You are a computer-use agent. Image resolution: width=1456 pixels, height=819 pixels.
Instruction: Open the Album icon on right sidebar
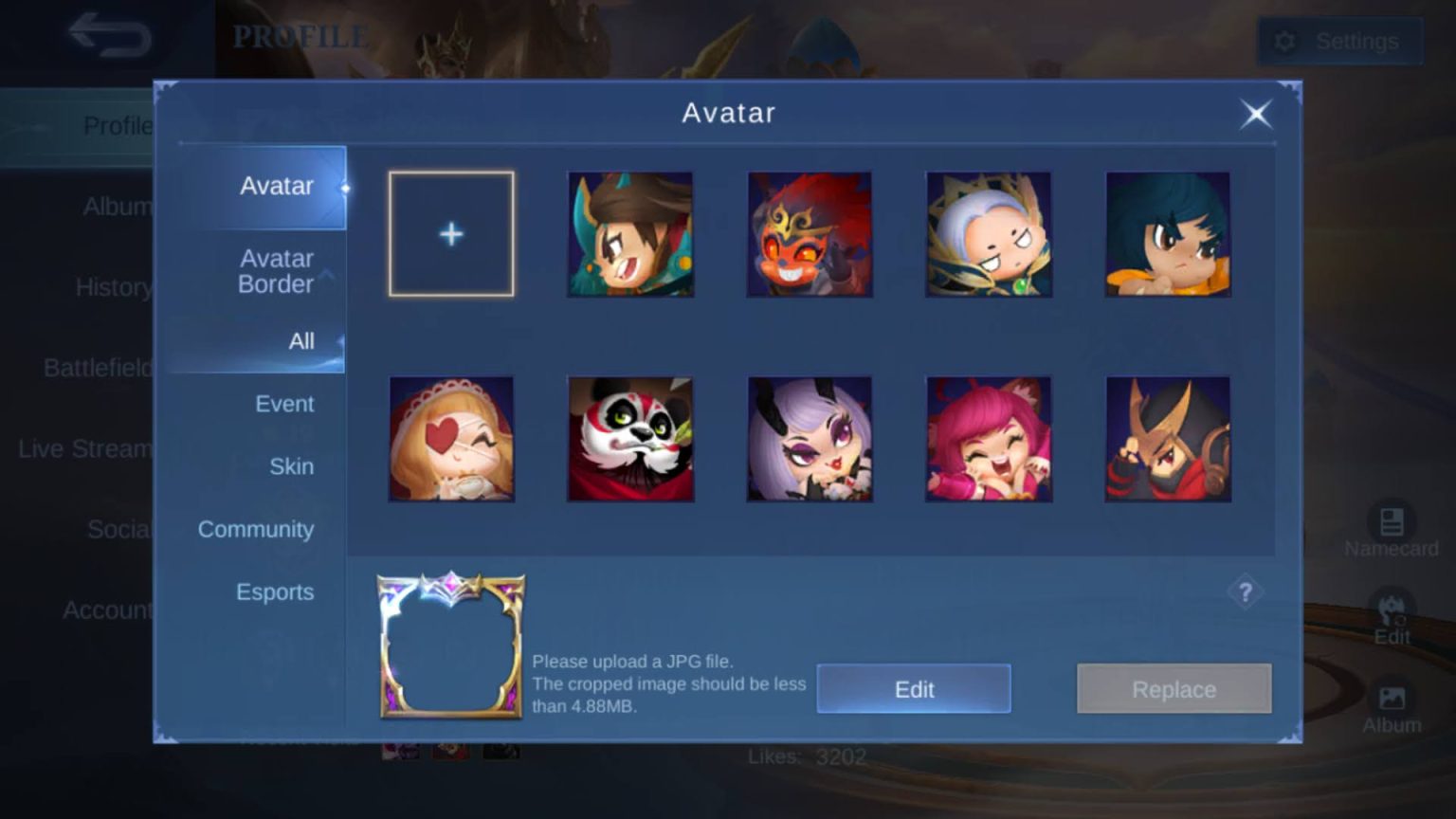pos(1391,699)
